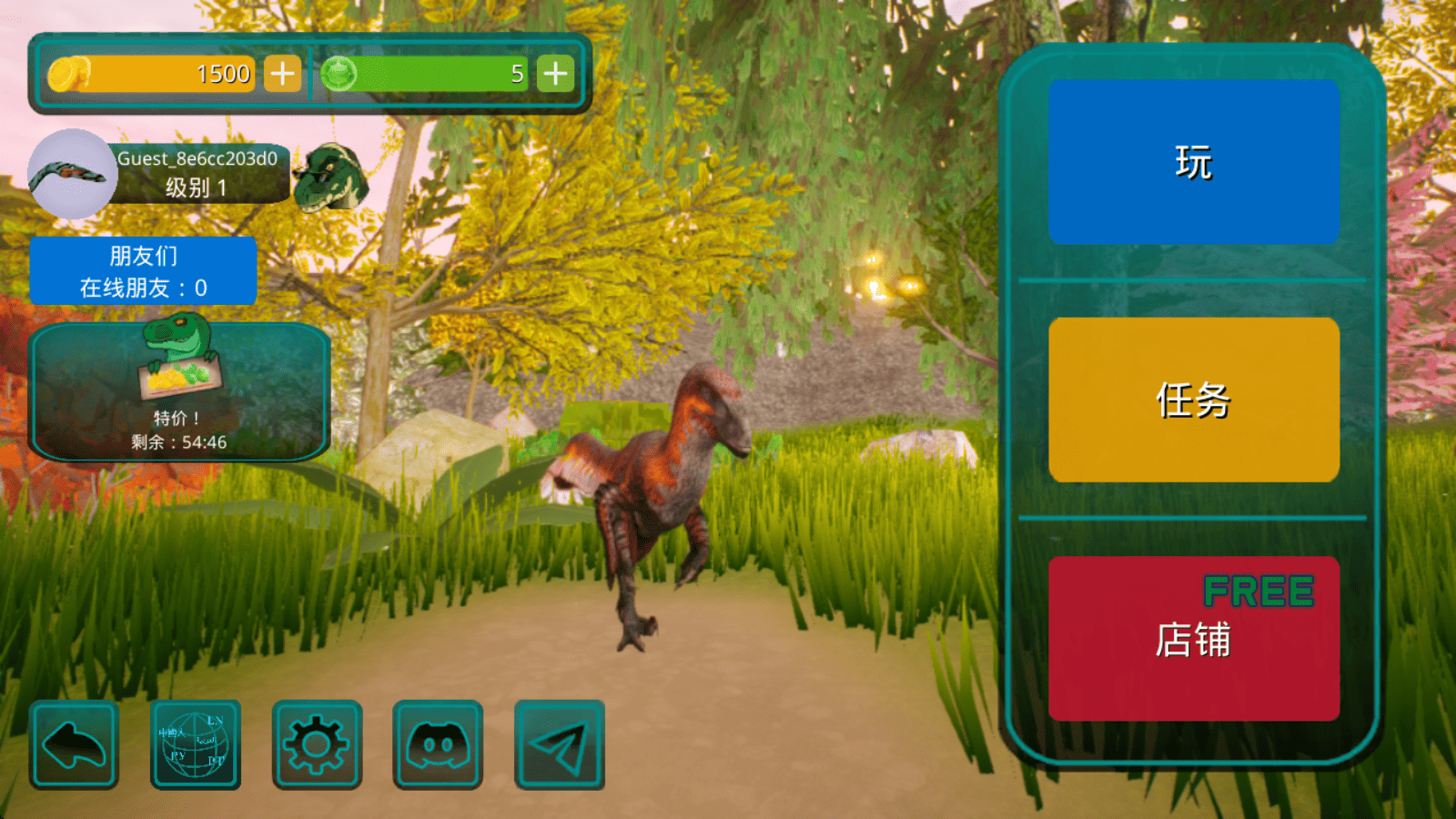Open the Discord link button

tap(438, 744)
